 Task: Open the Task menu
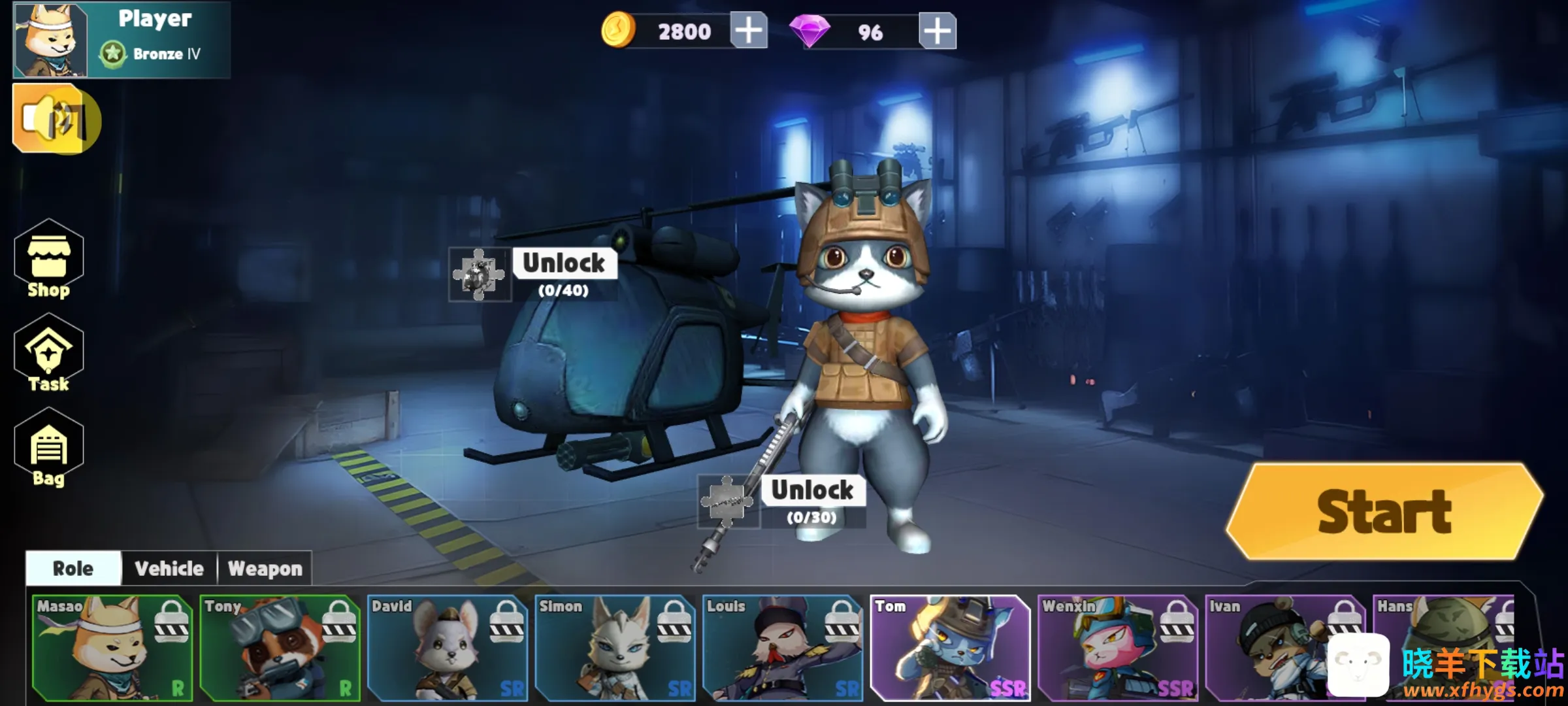(x=49, y=354)
